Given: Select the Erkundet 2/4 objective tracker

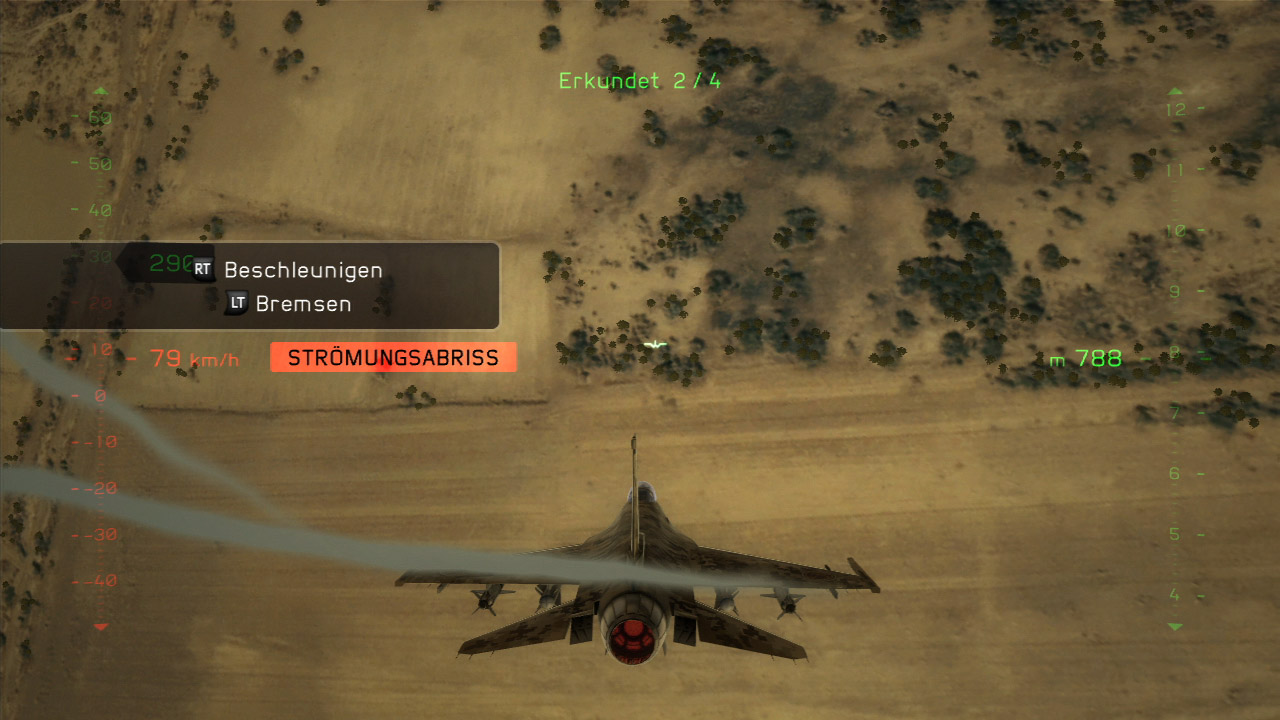Looking at the screenshot, I should (639, 81).
